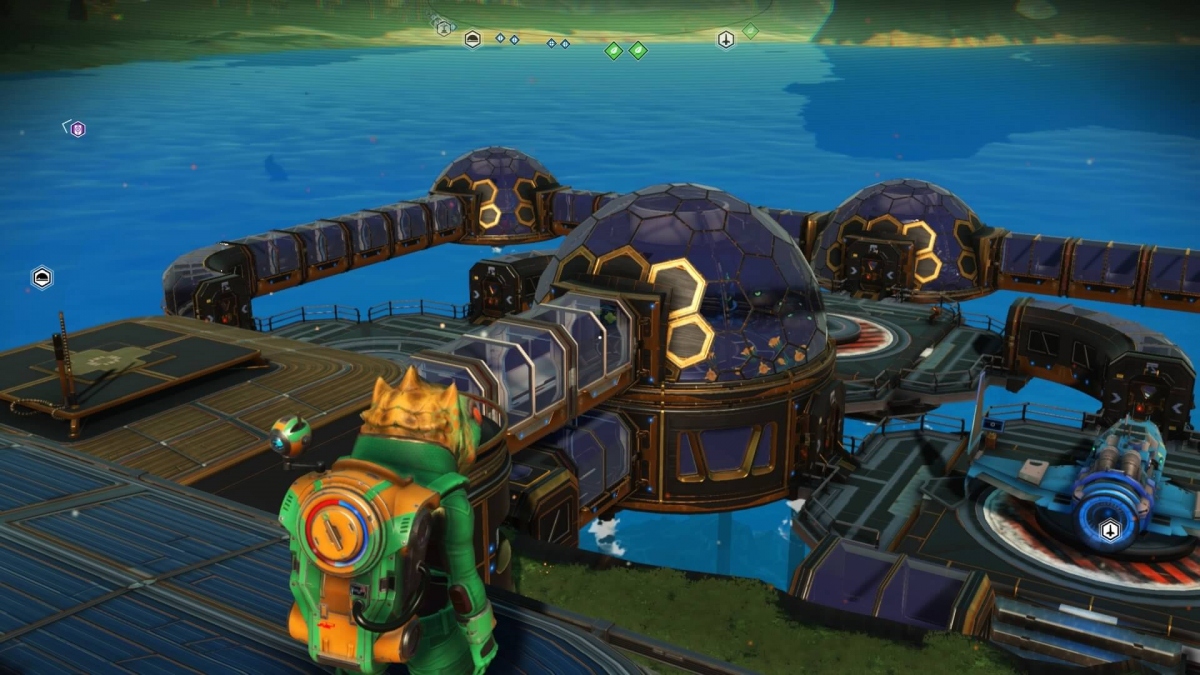Screen dimensions: 1200x675
Task: Click the starship marker on the landed blue ship
Action: pyautogui.click(x=1109, y=530)
